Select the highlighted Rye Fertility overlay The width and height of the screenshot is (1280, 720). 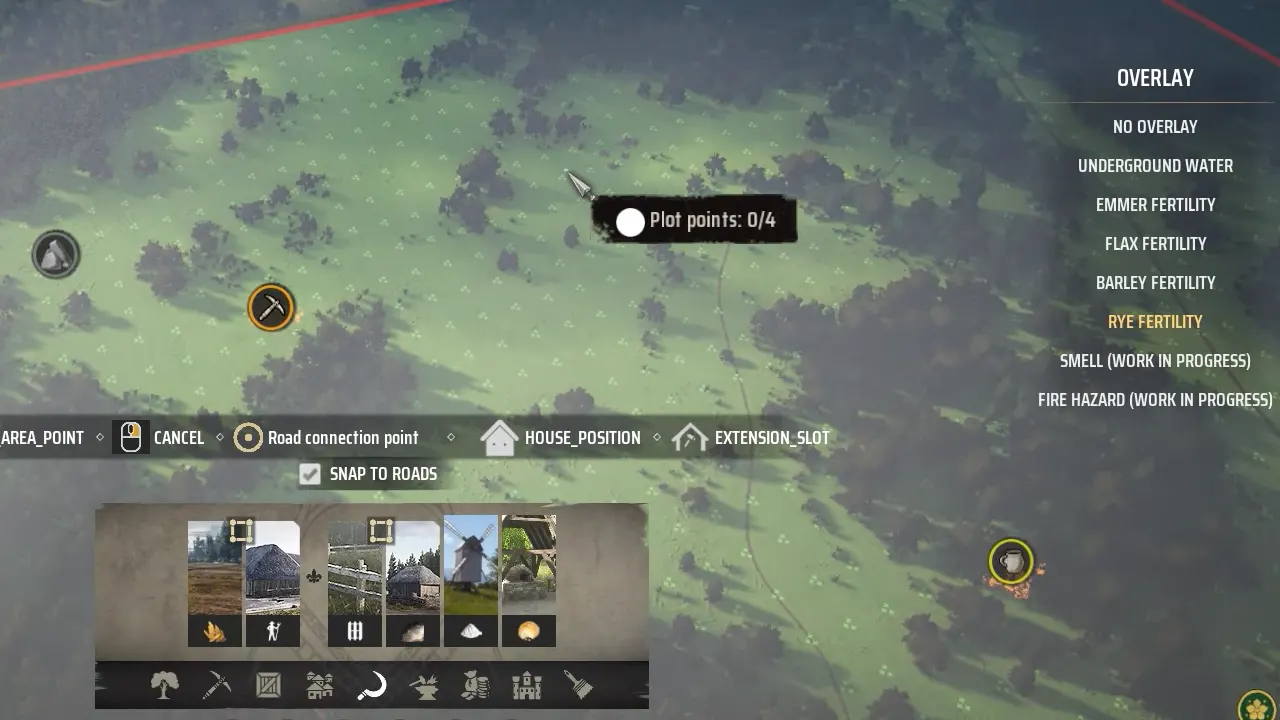[x=1155, y=322]
